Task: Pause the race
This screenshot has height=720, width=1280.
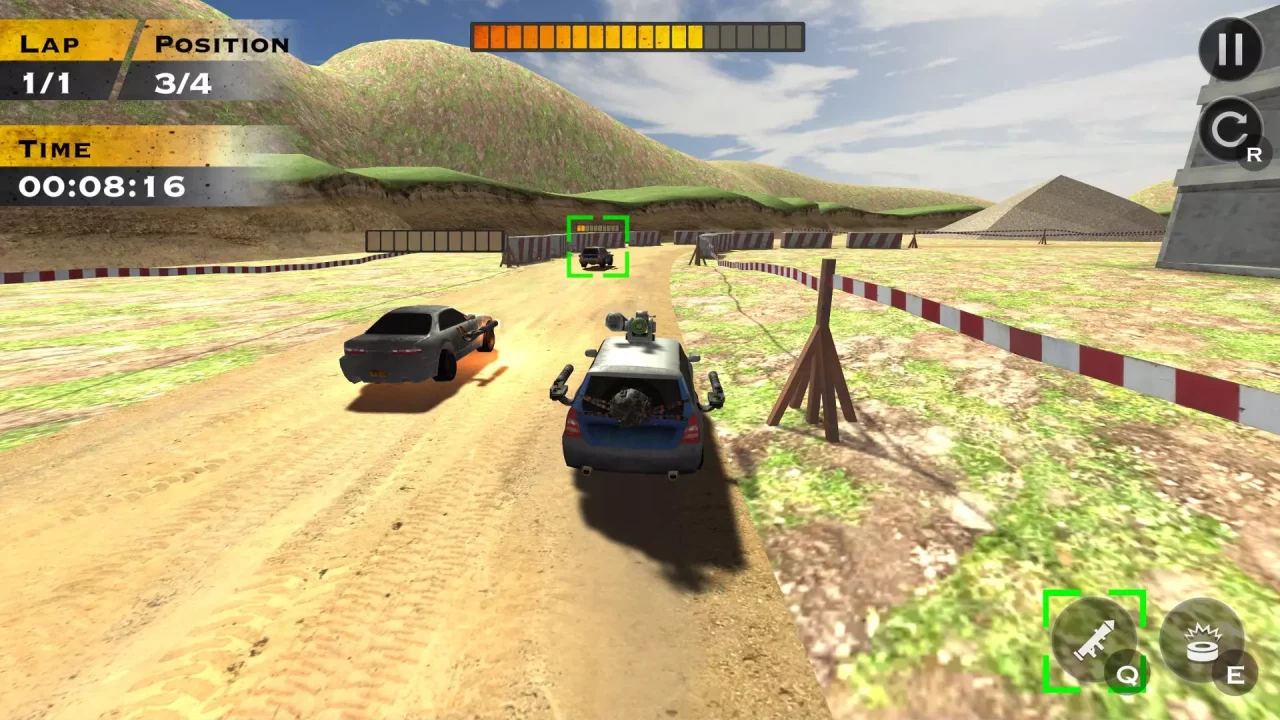Action: click(x=1230, y=49)
